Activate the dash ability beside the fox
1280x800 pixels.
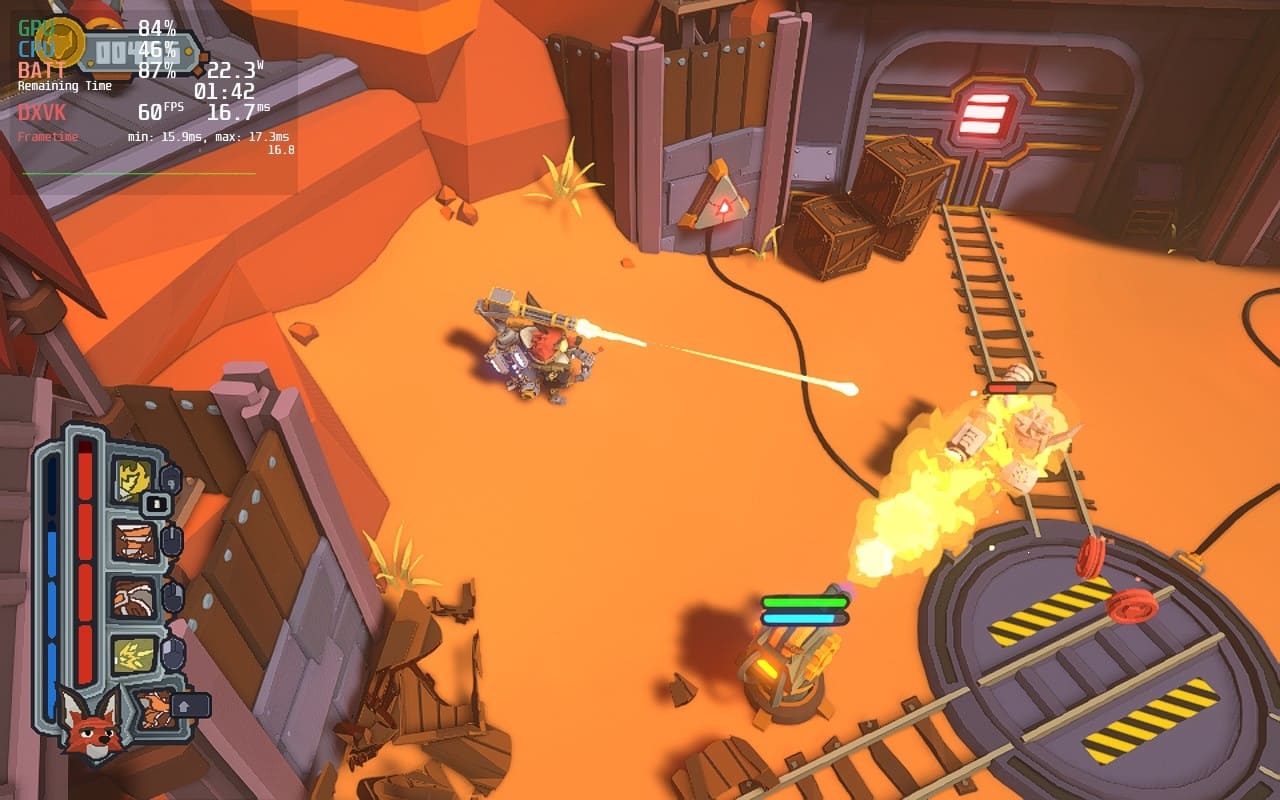click(x=154, y=709)
